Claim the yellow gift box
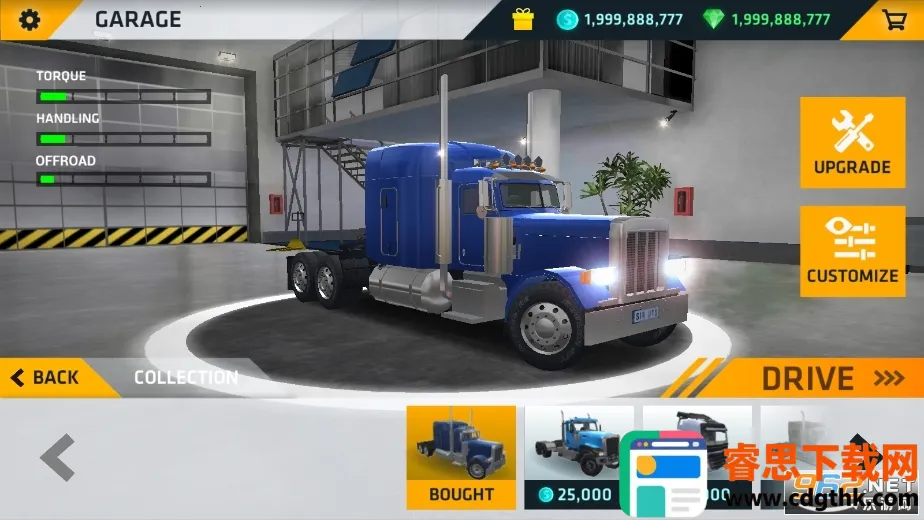The width and height of the screenshot is (924, 520). coord(523,19)
